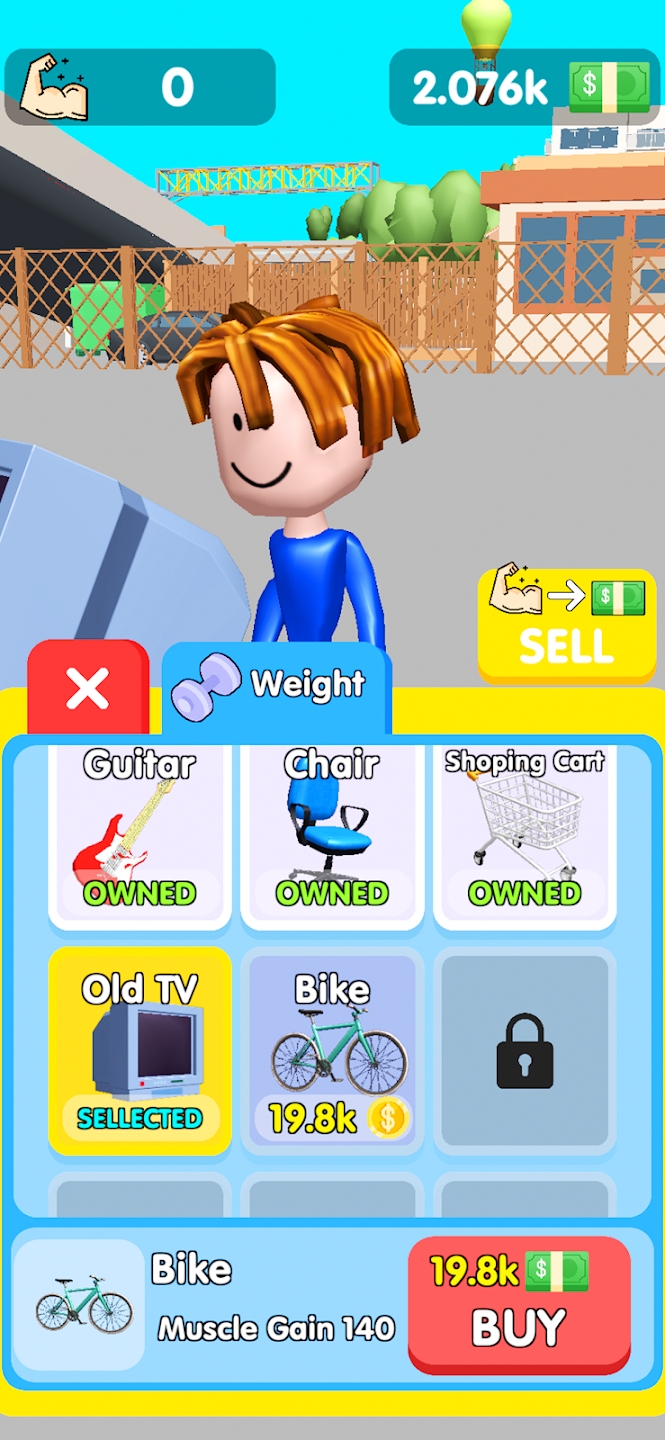This screenshot has width=665, height=1440.
Task: Buy the Bike for 19.8k
Action: click(x=519, y=1304)
